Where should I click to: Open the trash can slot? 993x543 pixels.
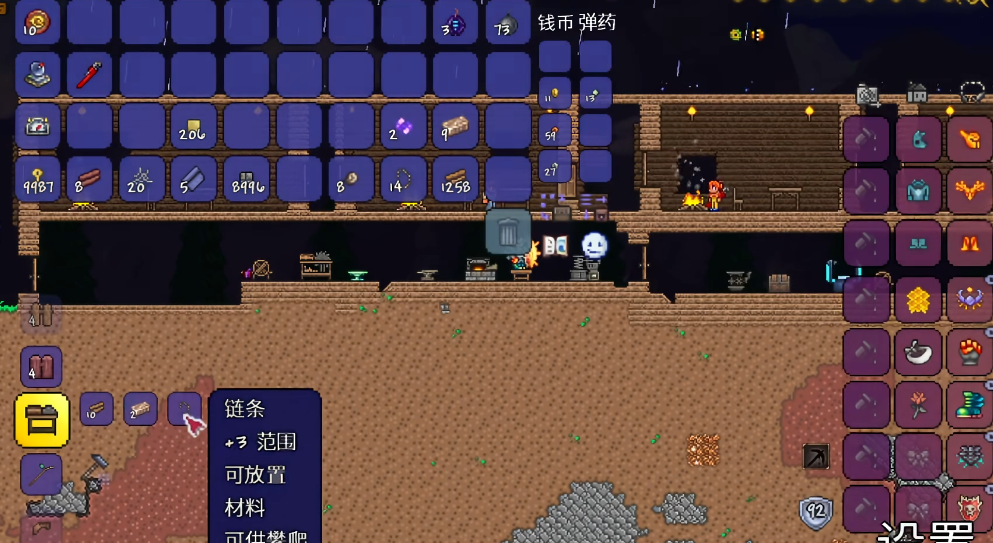[508, 232]
